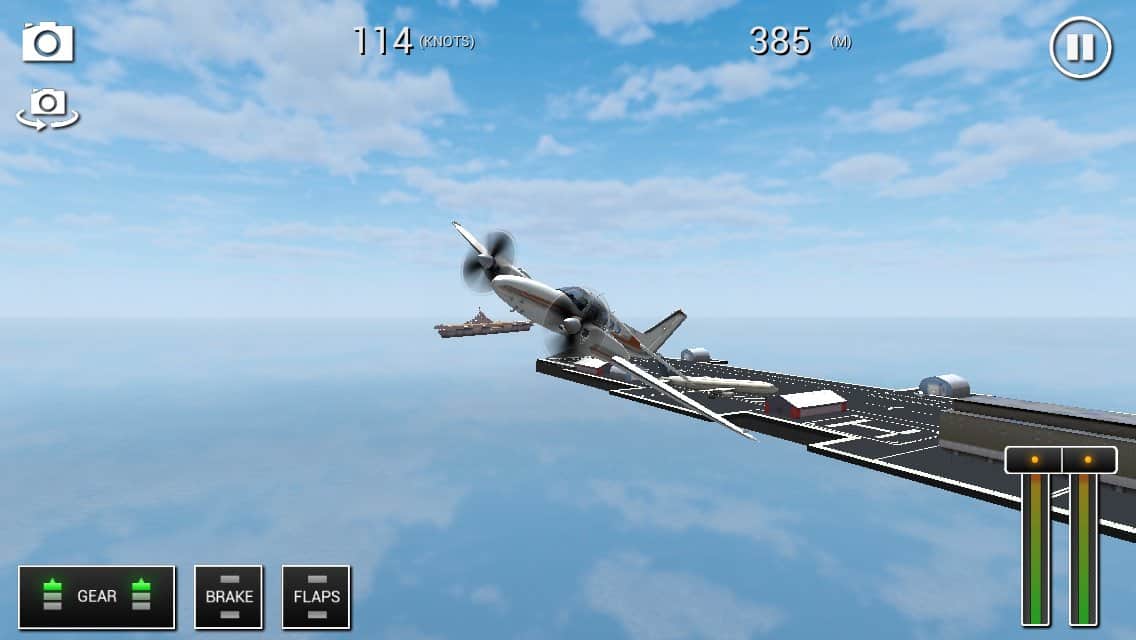Pause the flight simulation
Screen dimensions: 1136x640
point(1080,47)
